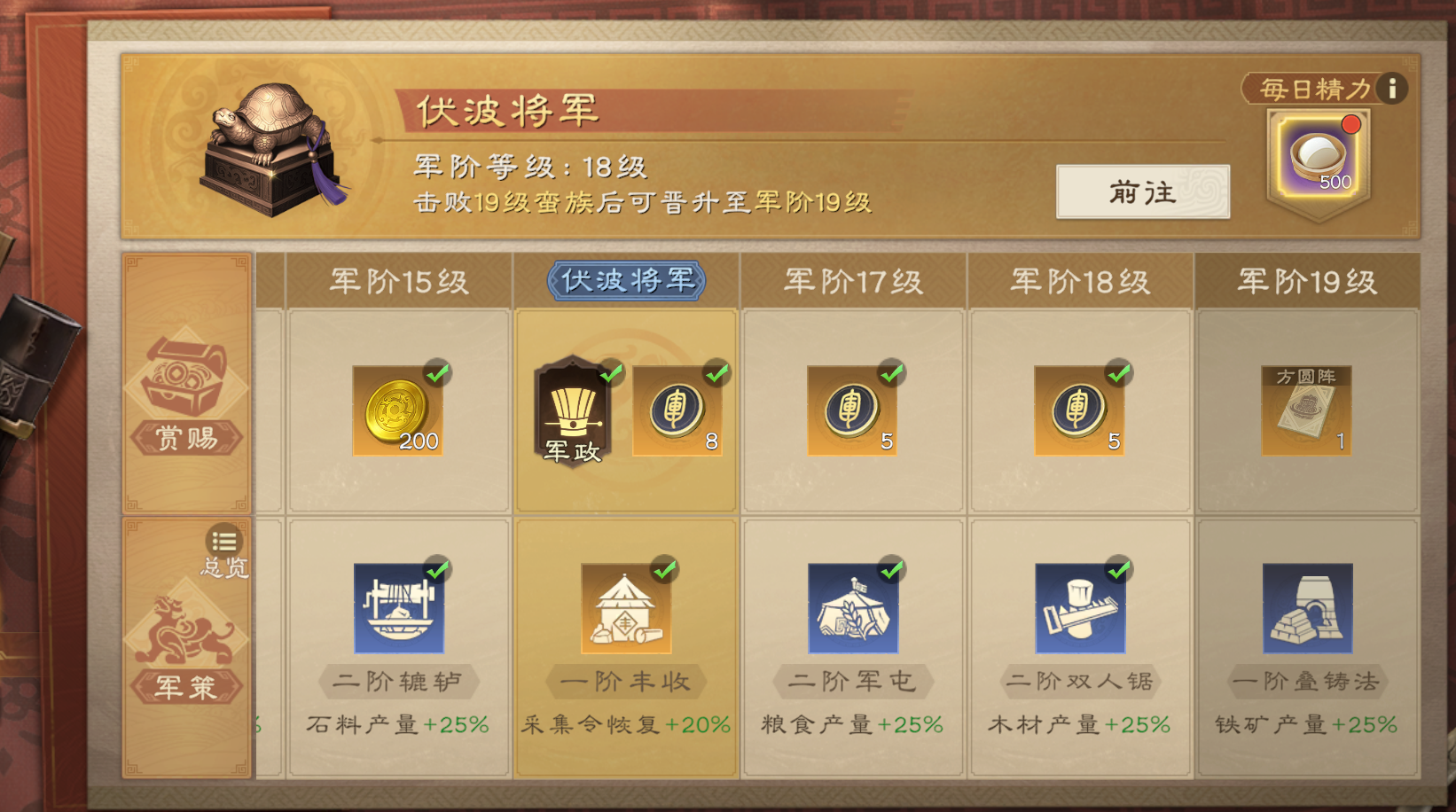Select the 伏波将军 highlighted tab
Viewport: 1456px width, 812px height.
point(625,278)
